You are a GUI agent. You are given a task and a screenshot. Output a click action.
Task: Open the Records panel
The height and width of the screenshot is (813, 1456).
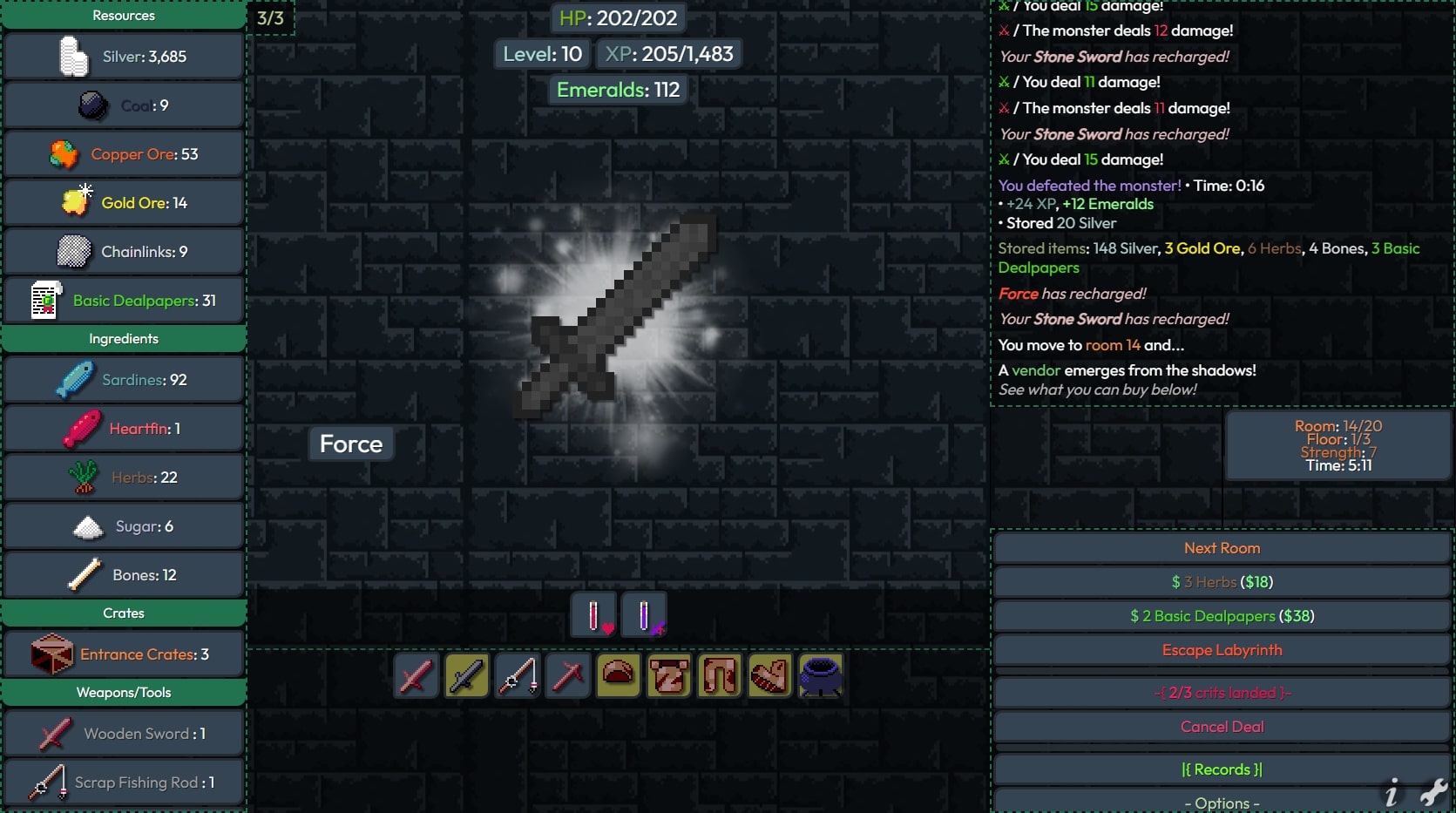click(1222, 769)
